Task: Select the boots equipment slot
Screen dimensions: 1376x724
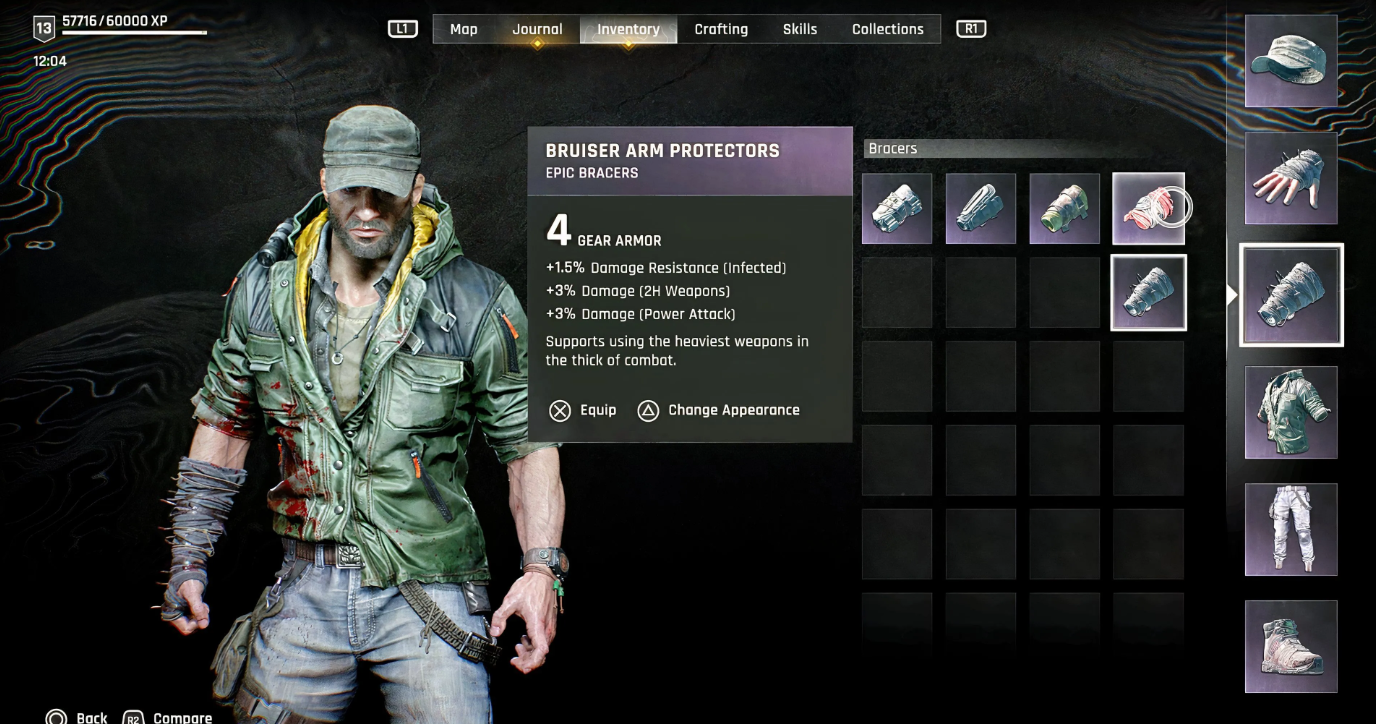Action: coord(1291,646)
